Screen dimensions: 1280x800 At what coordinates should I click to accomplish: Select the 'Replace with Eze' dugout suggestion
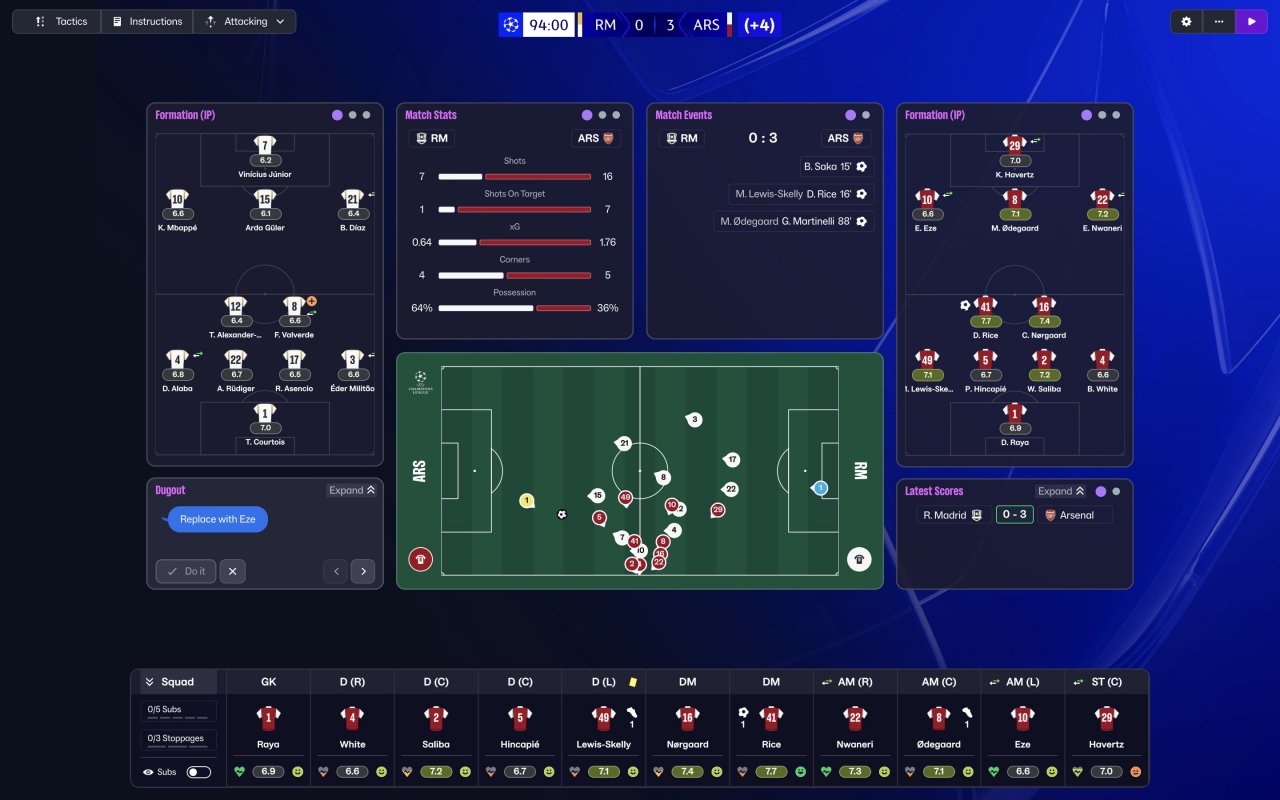click(217, 519)
